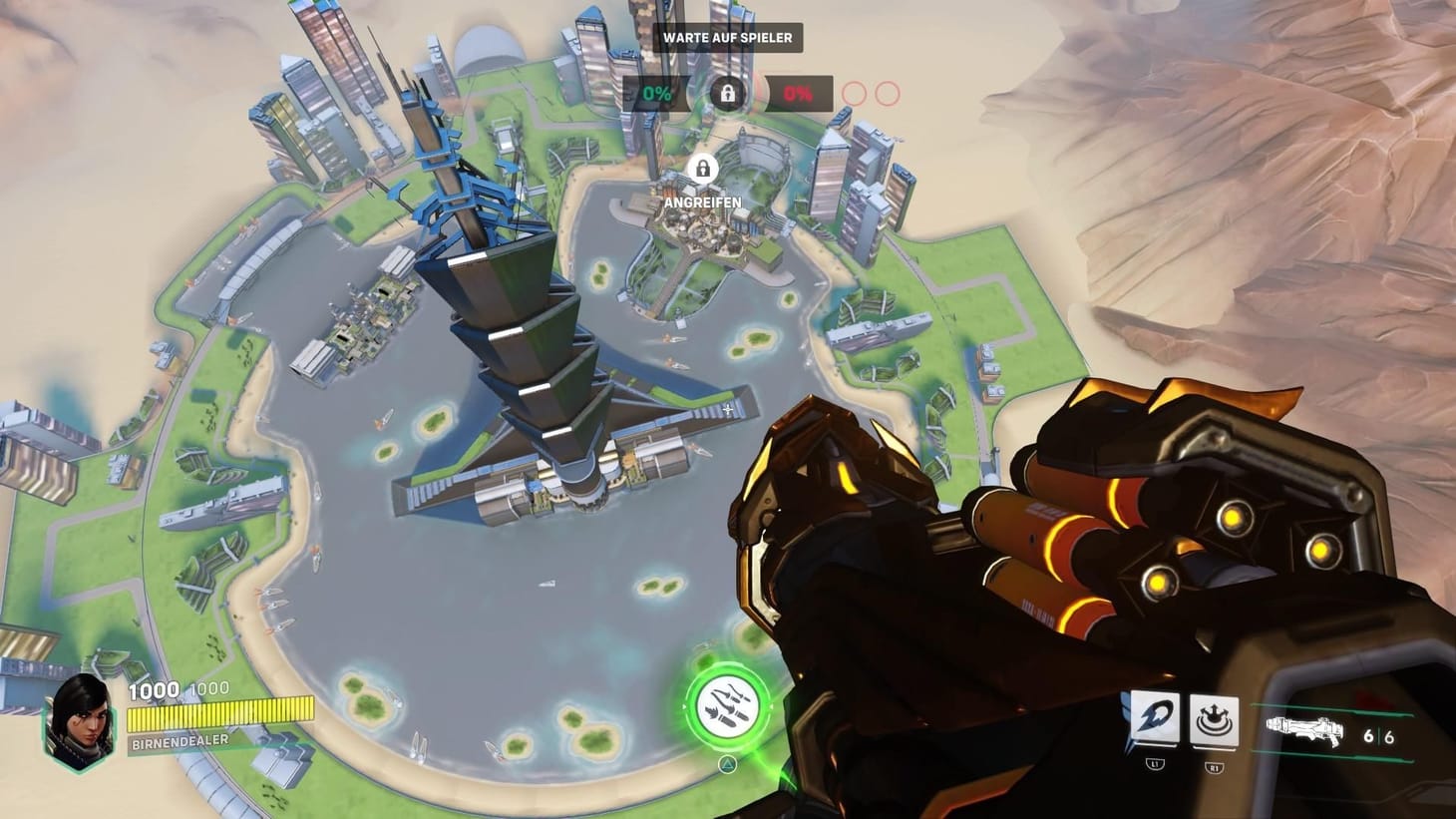This screenshot has width=1456, height=819.
Task: Click the lock icon between progress percentages
Action: coord(729,94)
